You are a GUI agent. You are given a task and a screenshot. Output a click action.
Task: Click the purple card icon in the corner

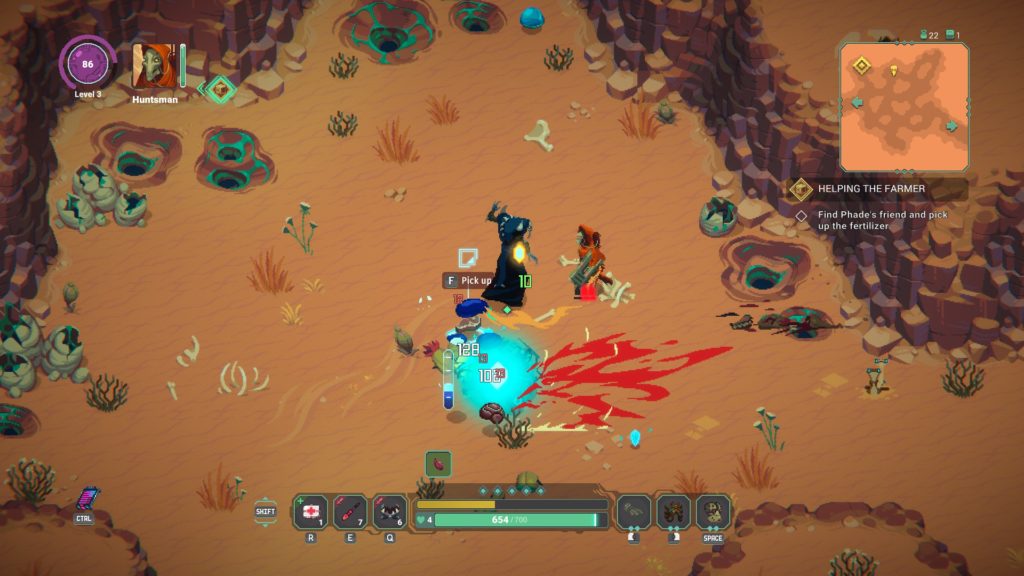[86, 498]
